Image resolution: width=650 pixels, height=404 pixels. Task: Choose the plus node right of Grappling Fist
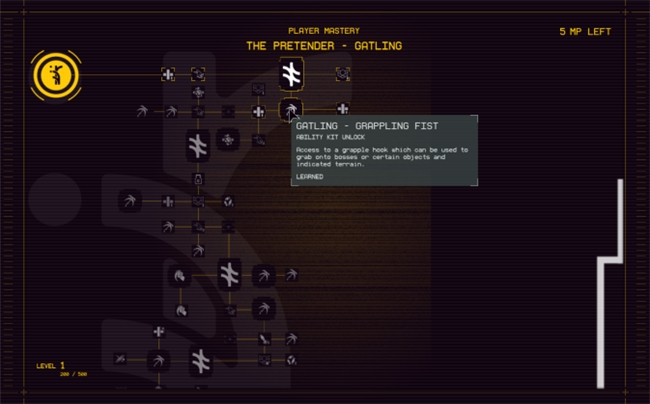[x=343, y=109]
